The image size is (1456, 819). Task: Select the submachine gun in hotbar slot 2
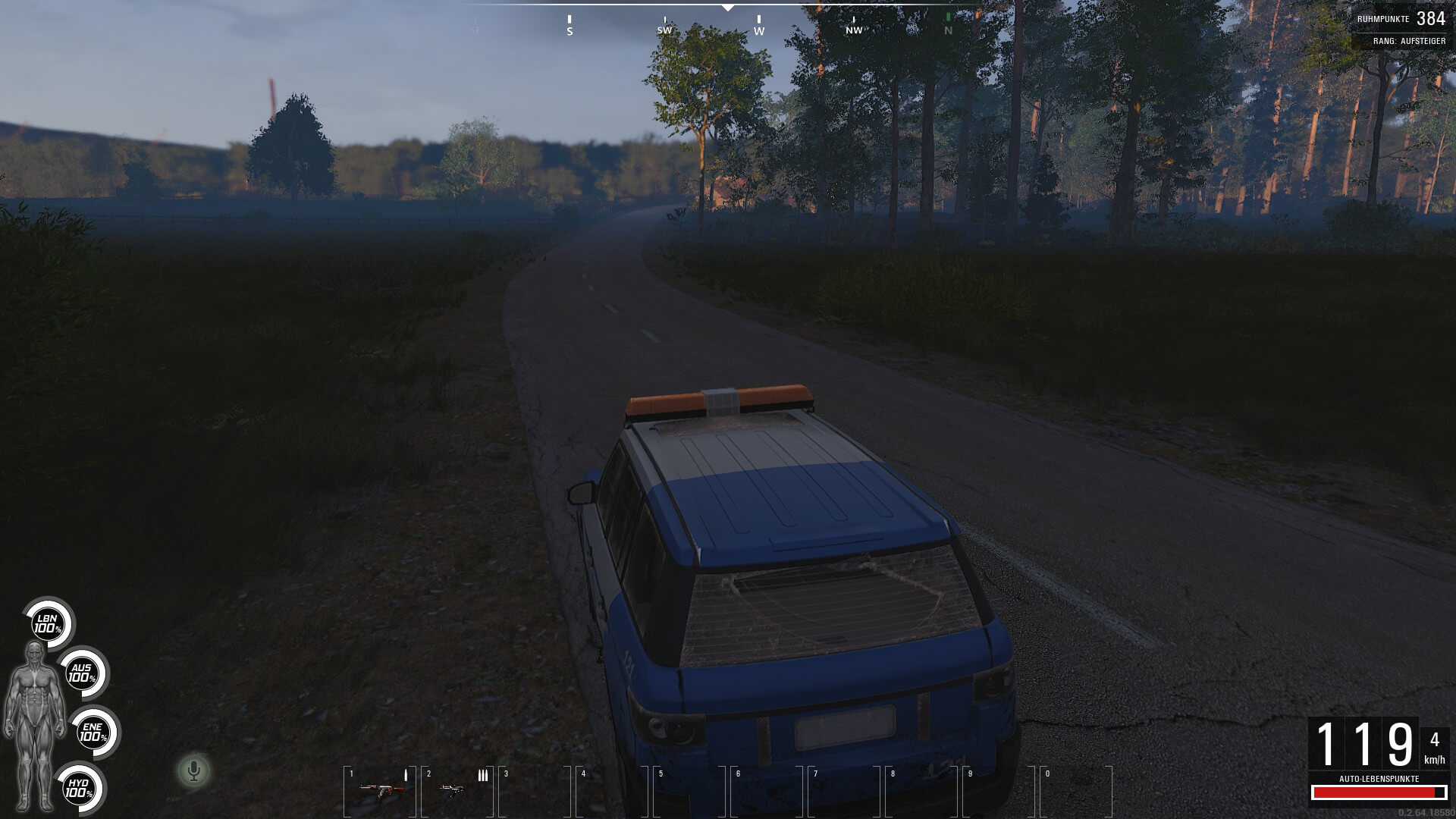click(x=453, y=789)
